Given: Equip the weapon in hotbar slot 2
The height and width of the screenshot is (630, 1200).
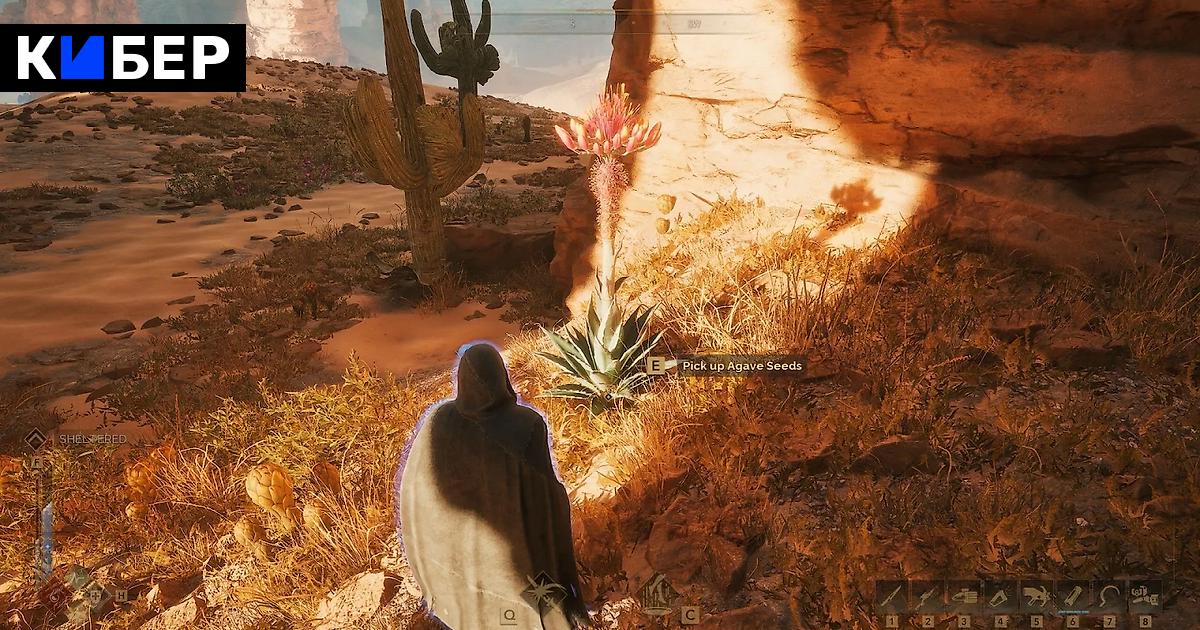Looking at the screenshot, I should pyautogui.click(x=927, y=596).
